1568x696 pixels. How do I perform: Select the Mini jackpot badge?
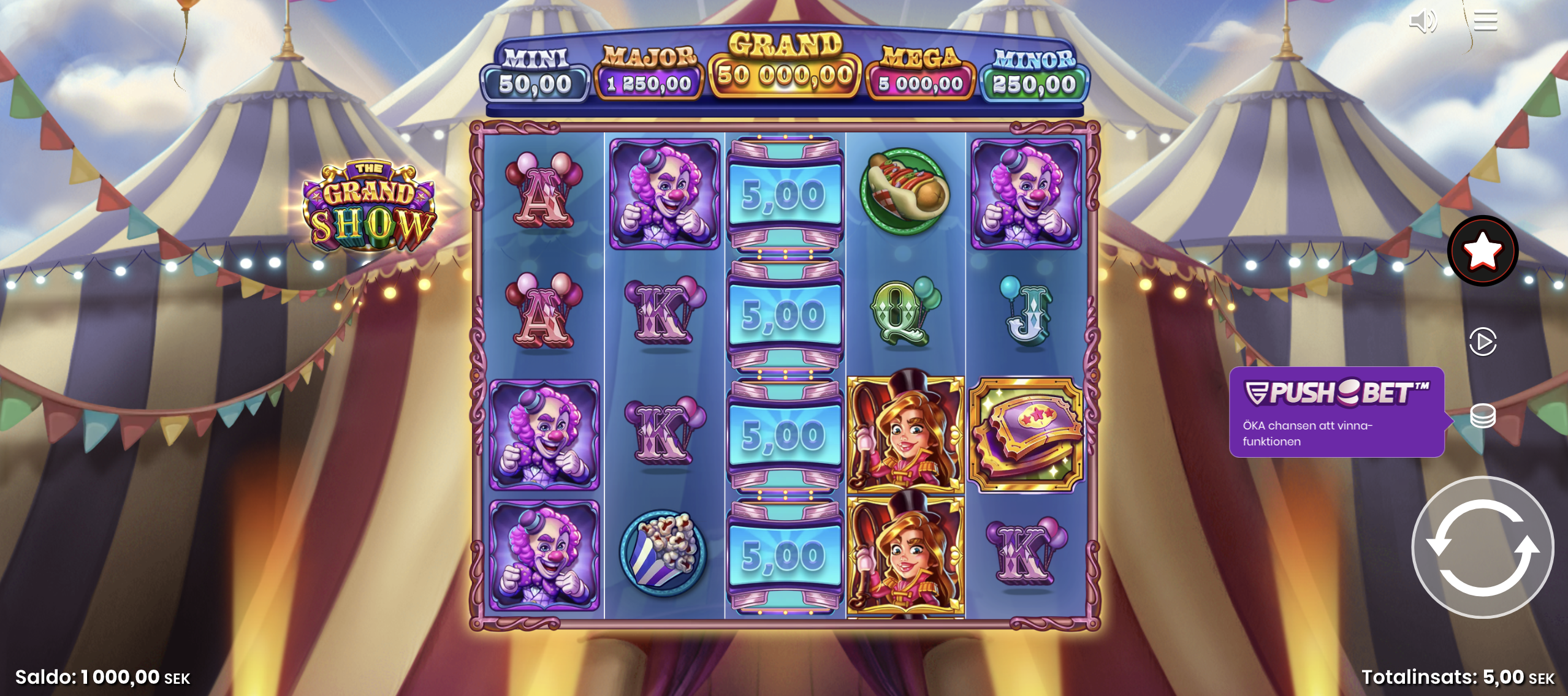pyautogui.click(x=537, y=70)
